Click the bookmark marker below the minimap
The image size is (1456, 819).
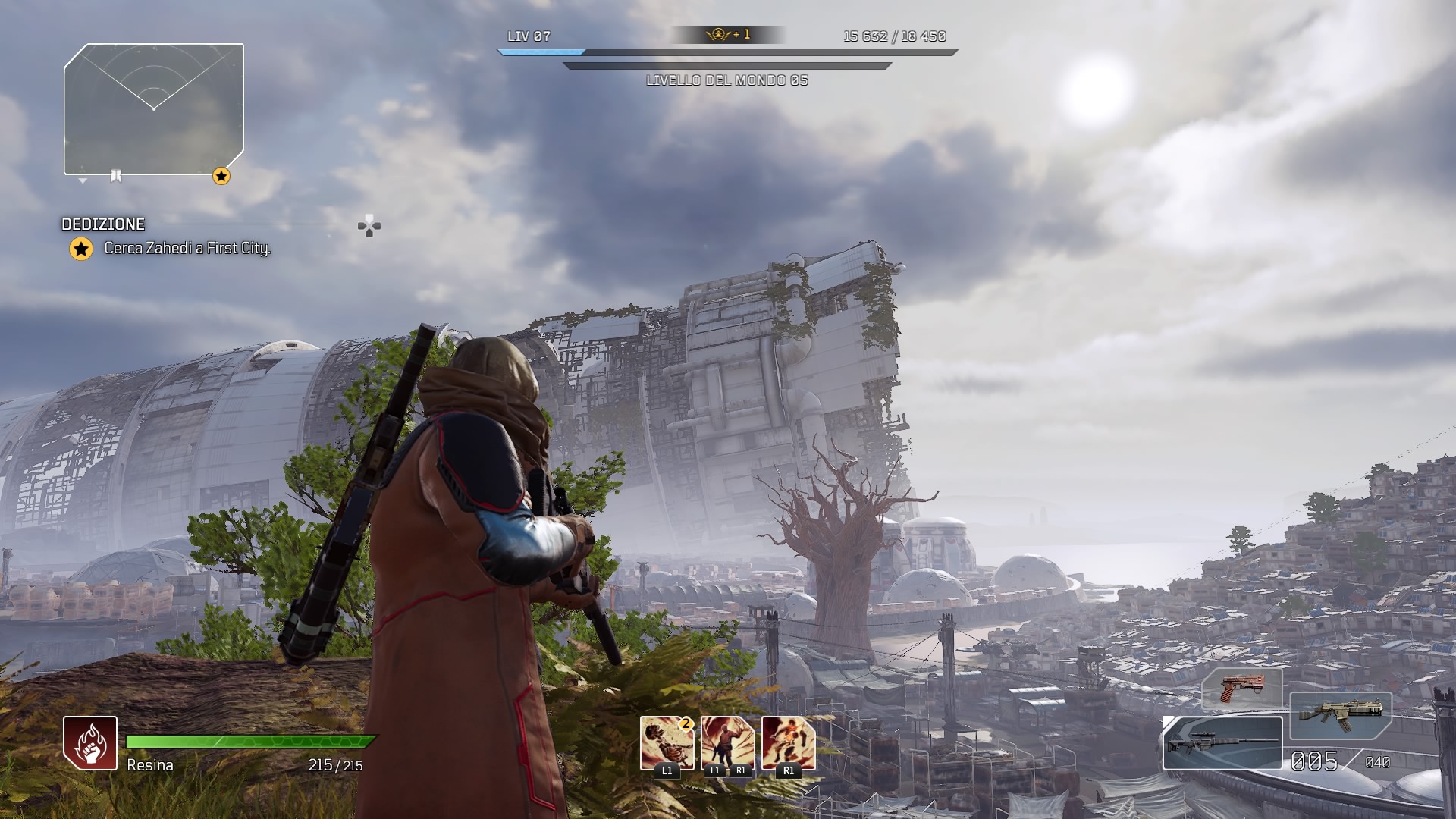[x=116, y=176]
